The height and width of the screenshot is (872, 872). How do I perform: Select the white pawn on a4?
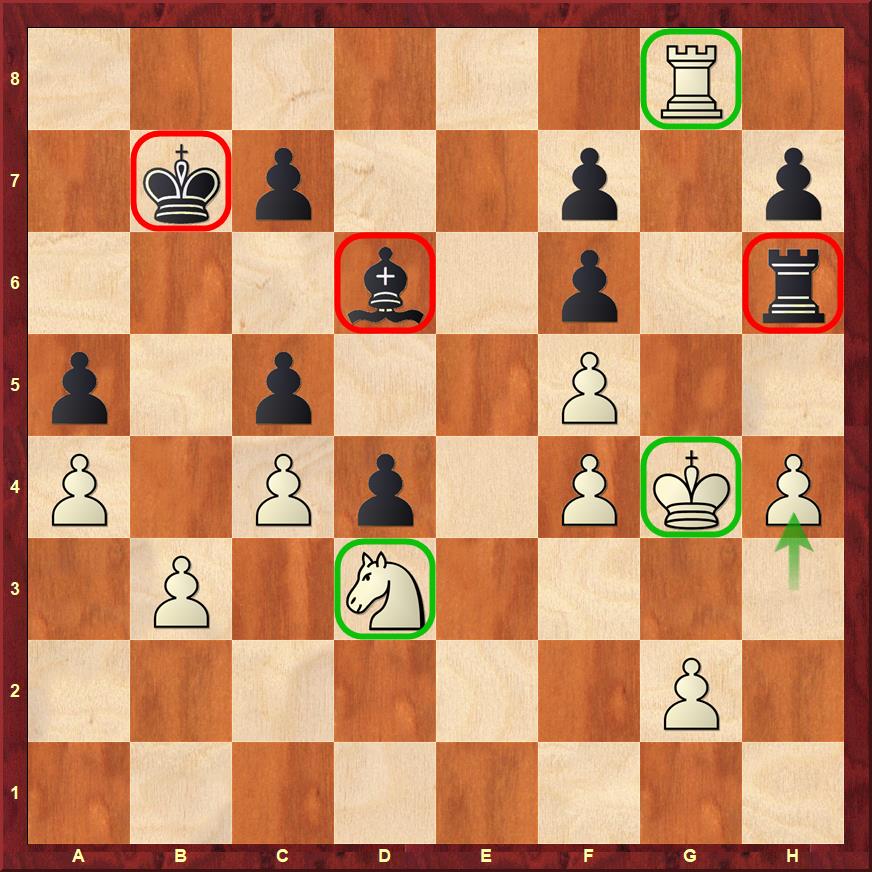(x=79, y=487)
